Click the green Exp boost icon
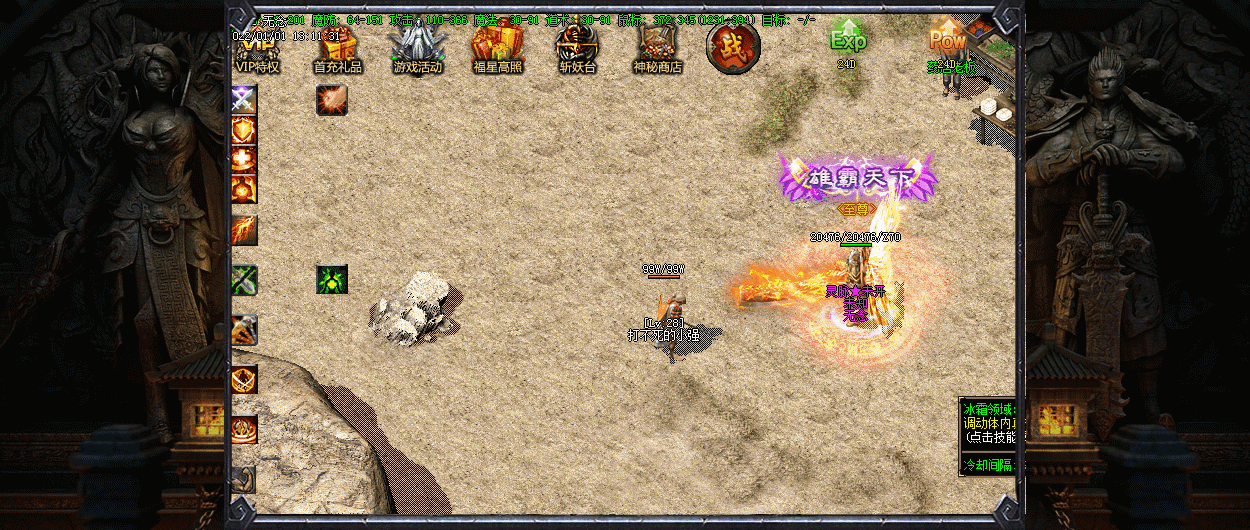Screen dimensions: 1250x530 coord(847,40)
